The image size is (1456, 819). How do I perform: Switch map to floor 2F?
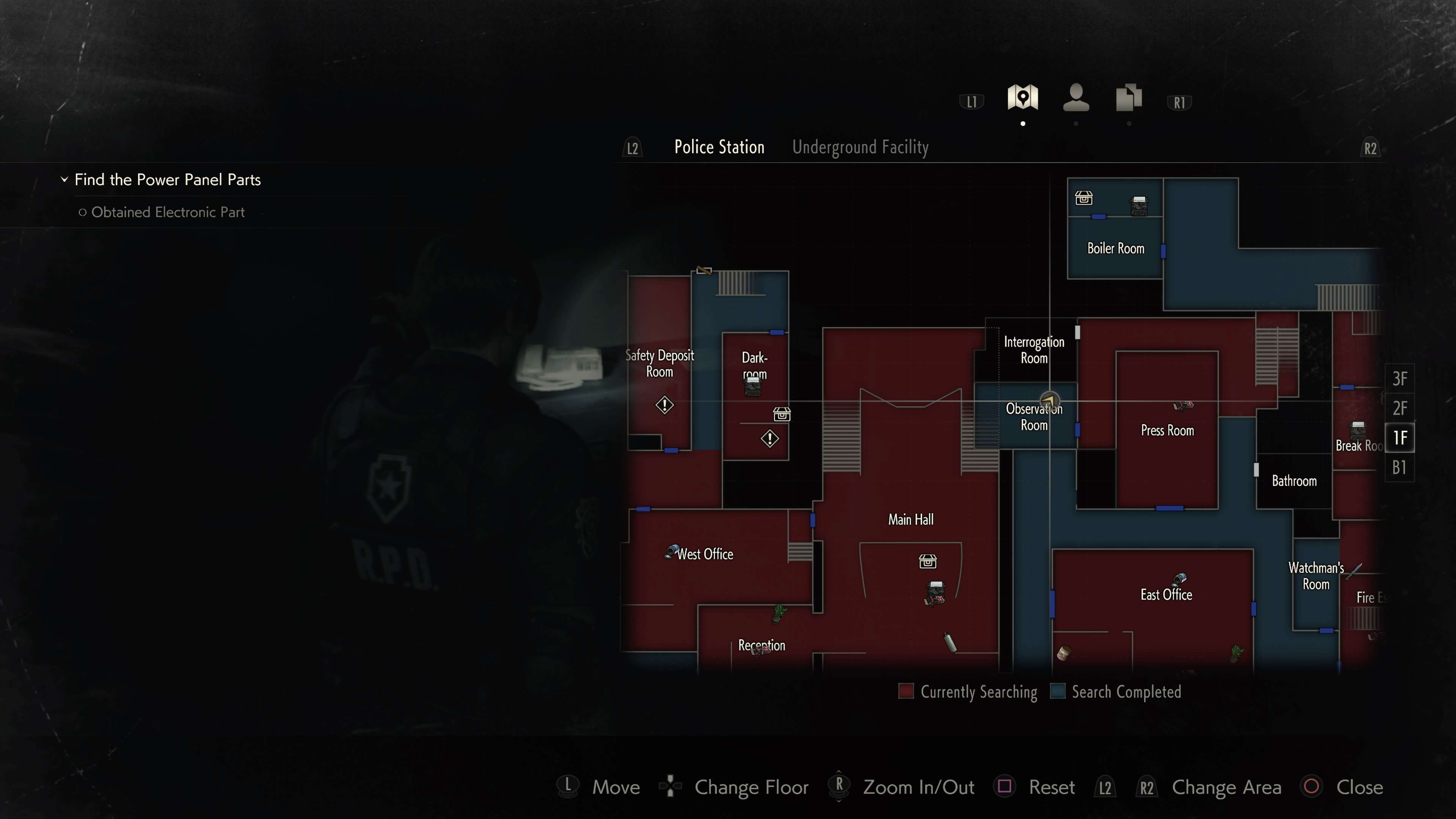[x=1400, y=408]
